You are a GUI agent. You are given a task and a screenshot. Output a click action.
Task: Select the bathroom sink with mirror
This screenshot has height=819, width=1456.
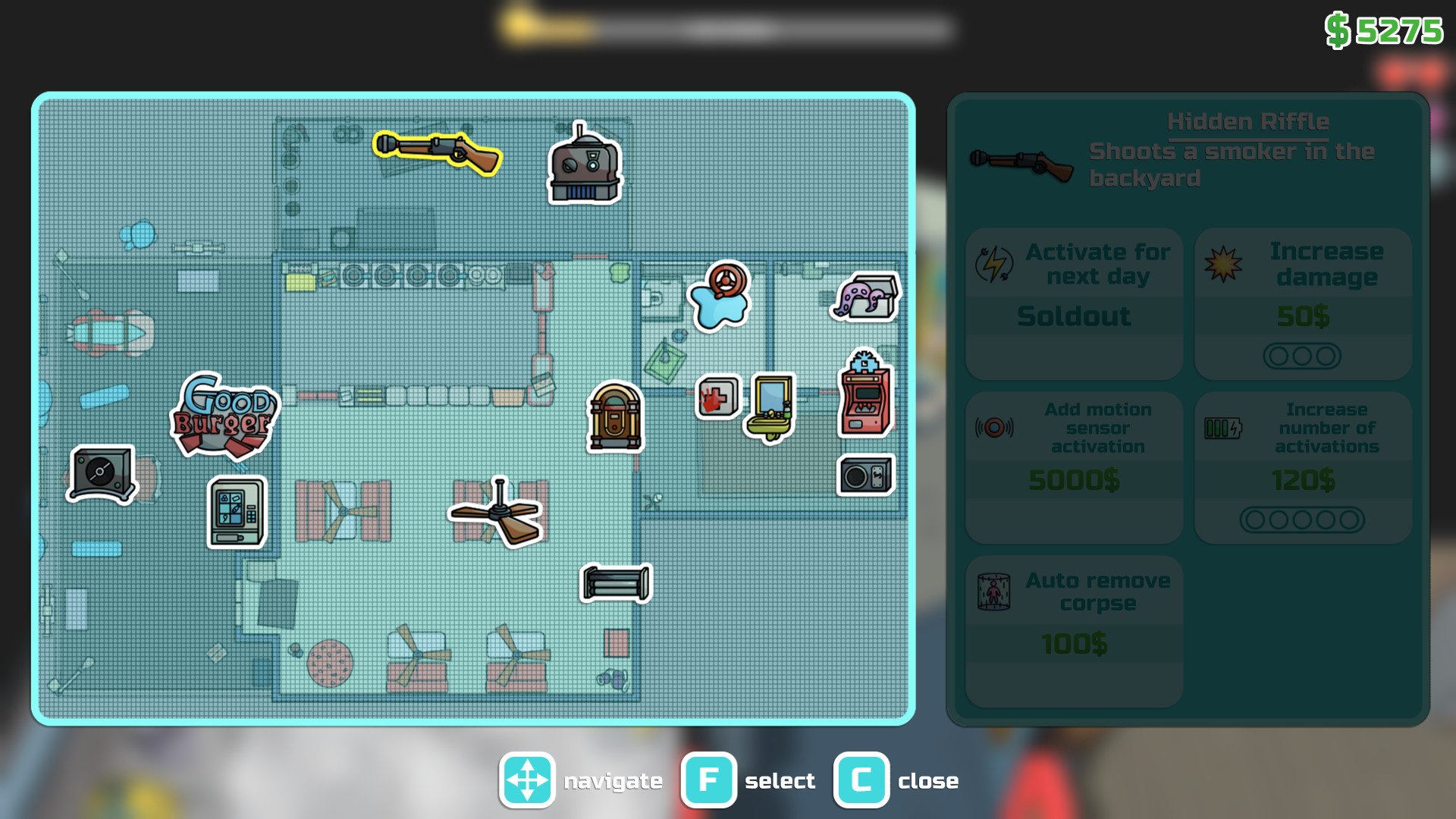pyautogui.click(x=768, y=404)
